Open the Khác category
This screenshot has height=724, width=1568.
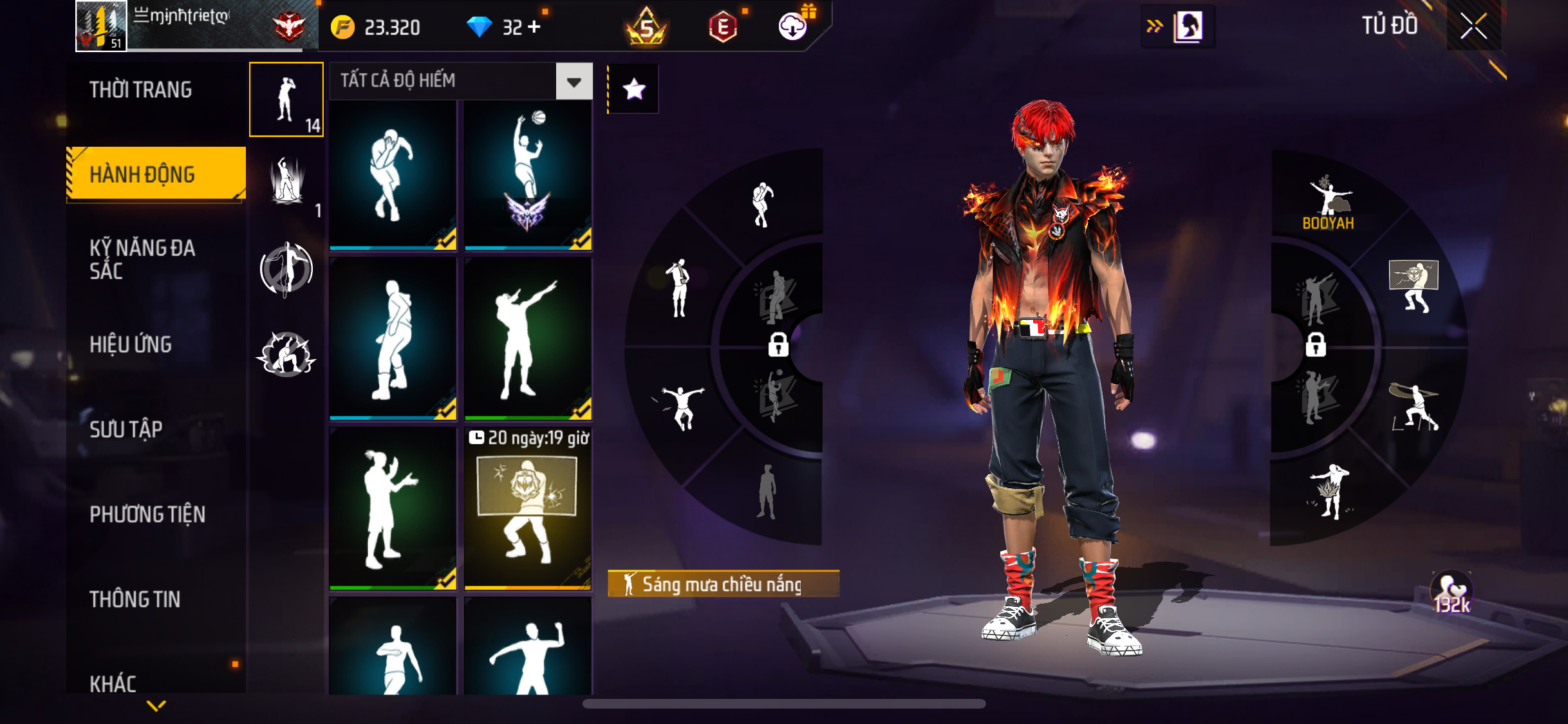click(113, 683)
